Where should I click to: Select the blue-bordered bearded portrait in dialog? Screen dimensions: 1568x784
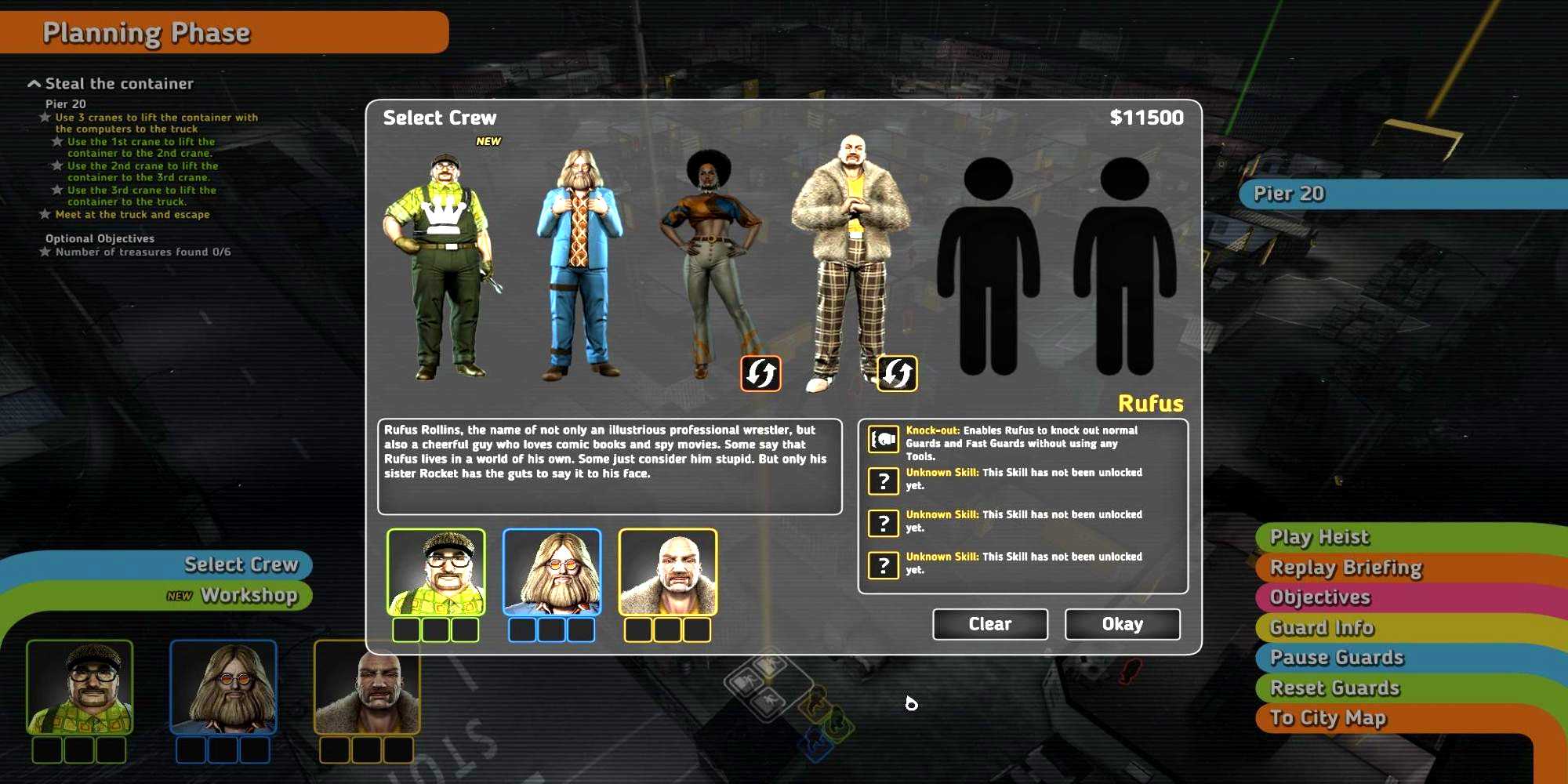(x=552, y=572)
